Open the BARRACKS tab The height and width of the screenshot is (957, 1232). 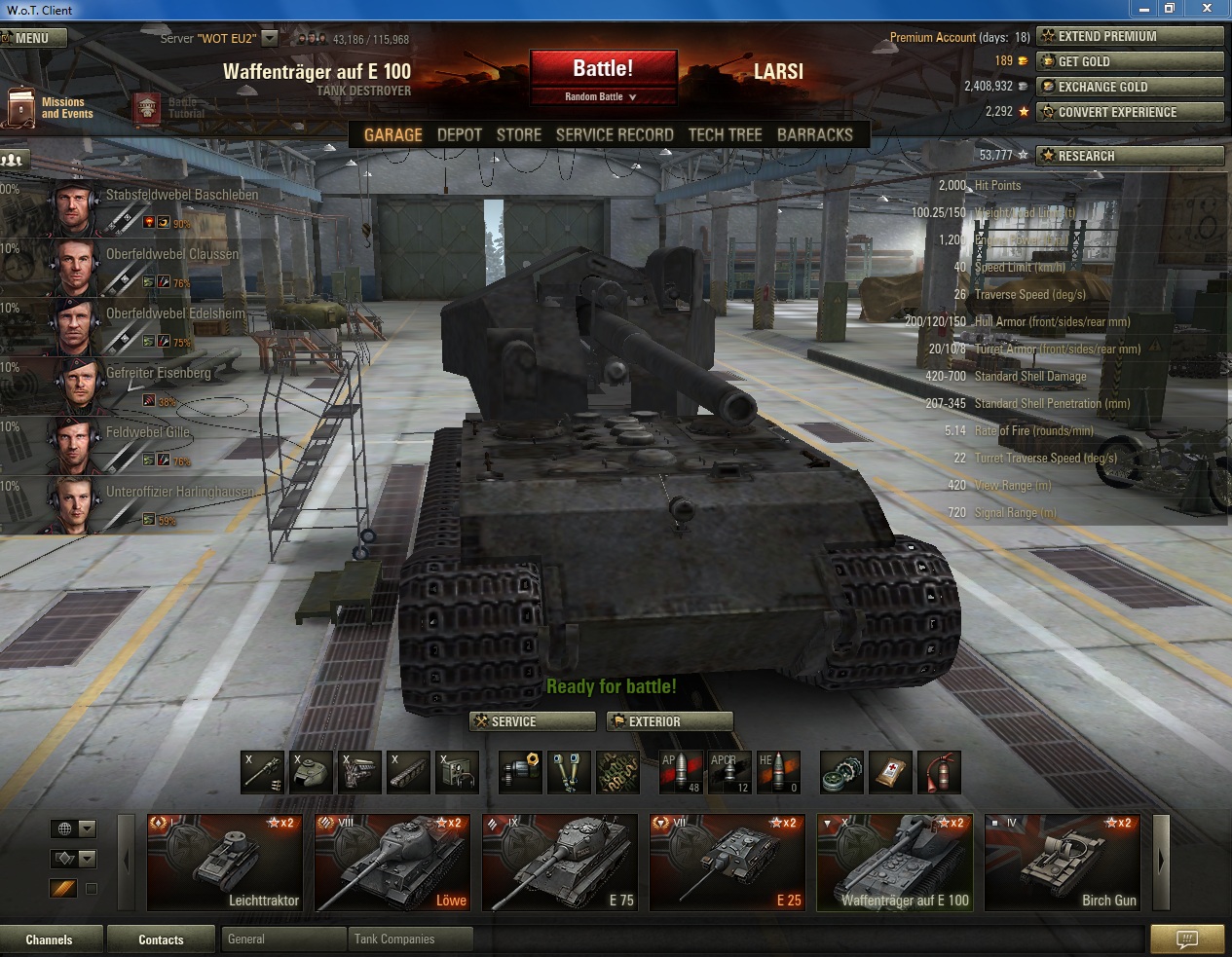click(x=815, y=135)
